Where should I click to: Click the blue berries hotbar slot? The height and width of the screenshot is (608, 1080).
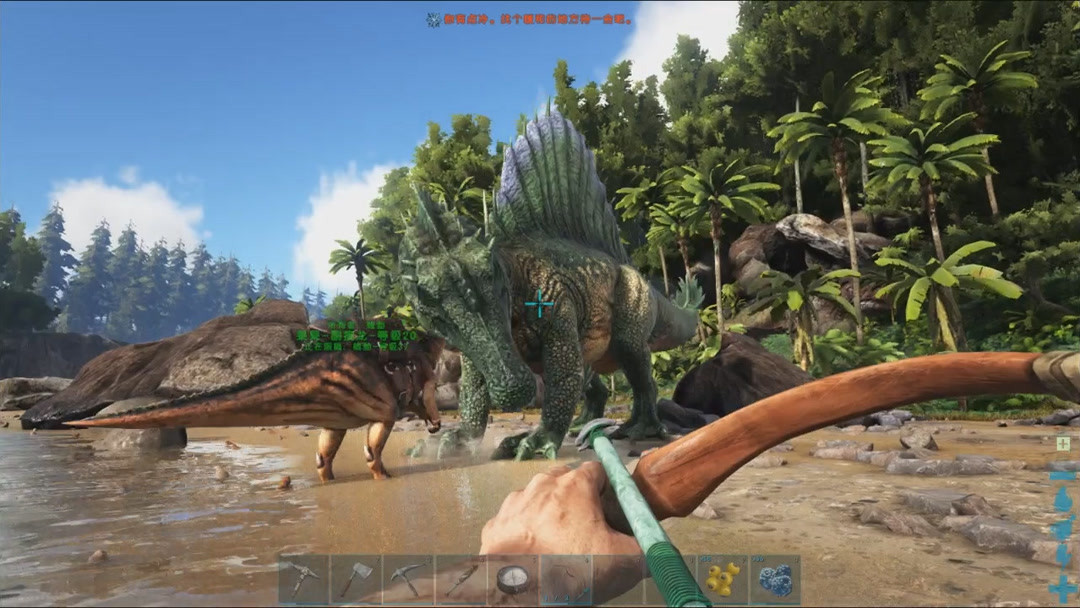point(775,580)
